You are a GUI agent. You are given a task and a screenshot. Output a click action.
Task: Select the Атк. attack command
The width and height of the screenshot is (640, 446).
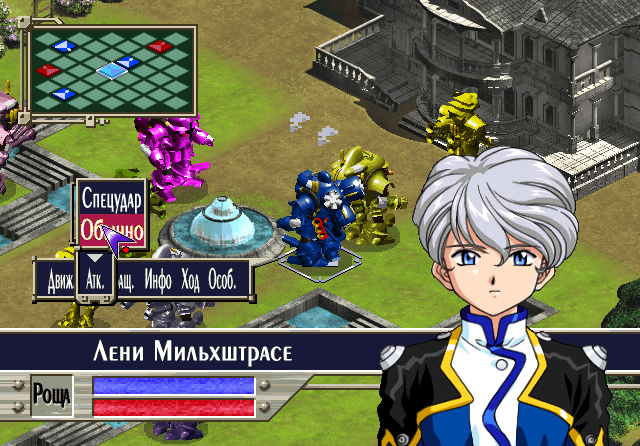point(96,280)
